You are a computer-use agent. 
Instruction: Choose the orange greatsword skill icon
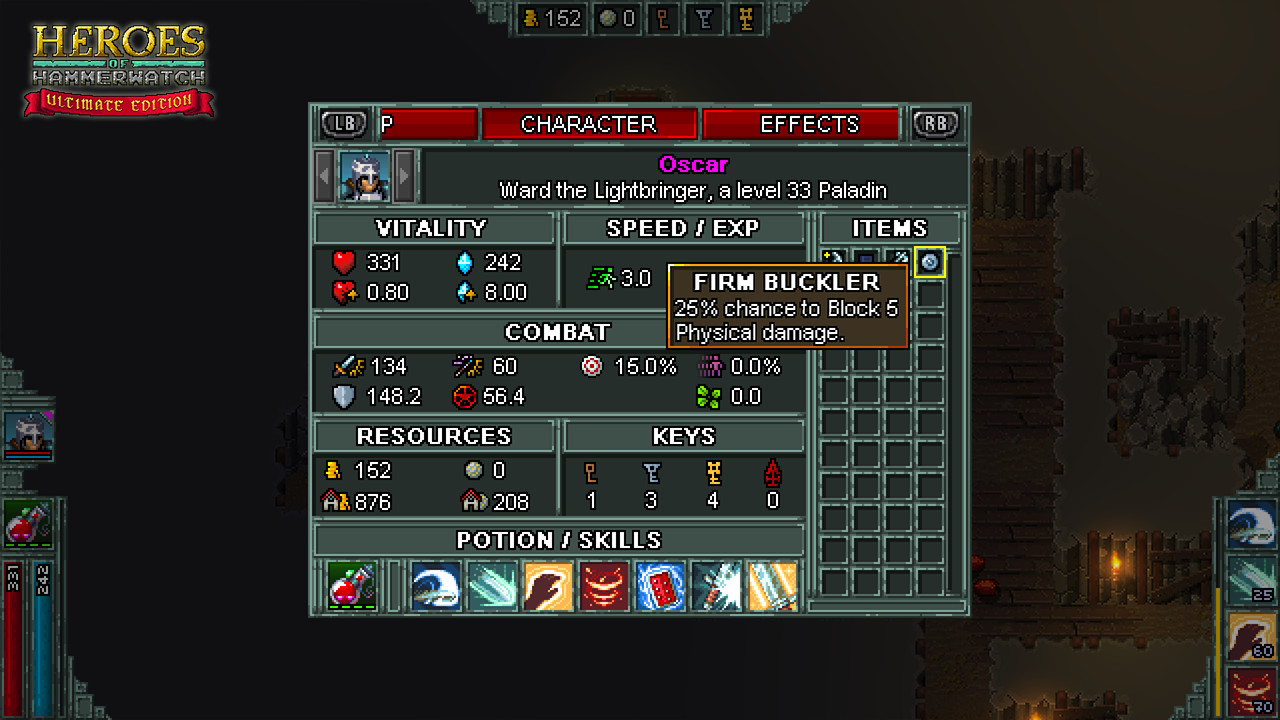(x=772, y=586)
